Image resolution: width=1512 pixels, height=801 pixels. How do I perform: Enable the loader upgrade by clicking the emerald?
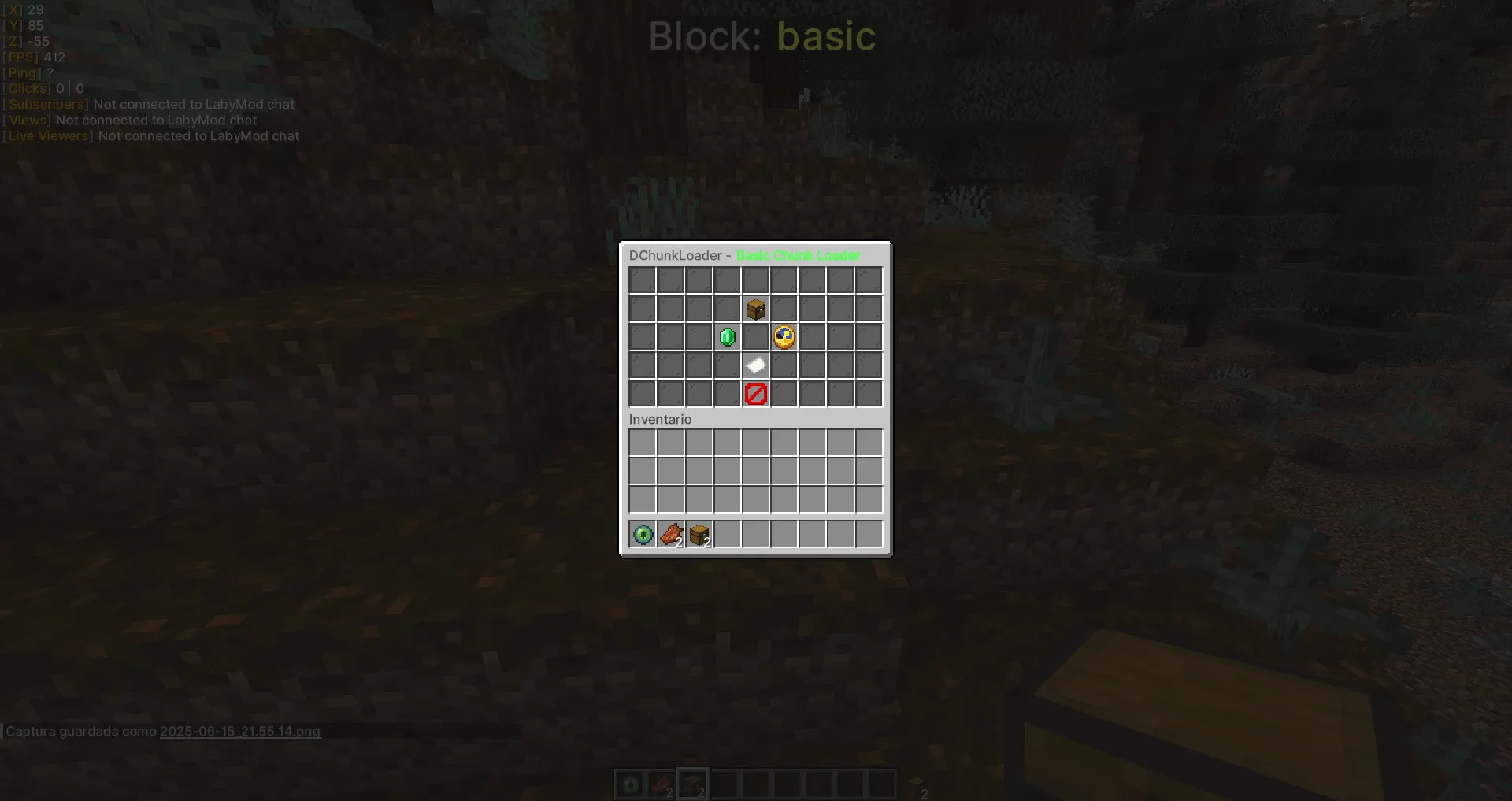click(x=727, y=336)
